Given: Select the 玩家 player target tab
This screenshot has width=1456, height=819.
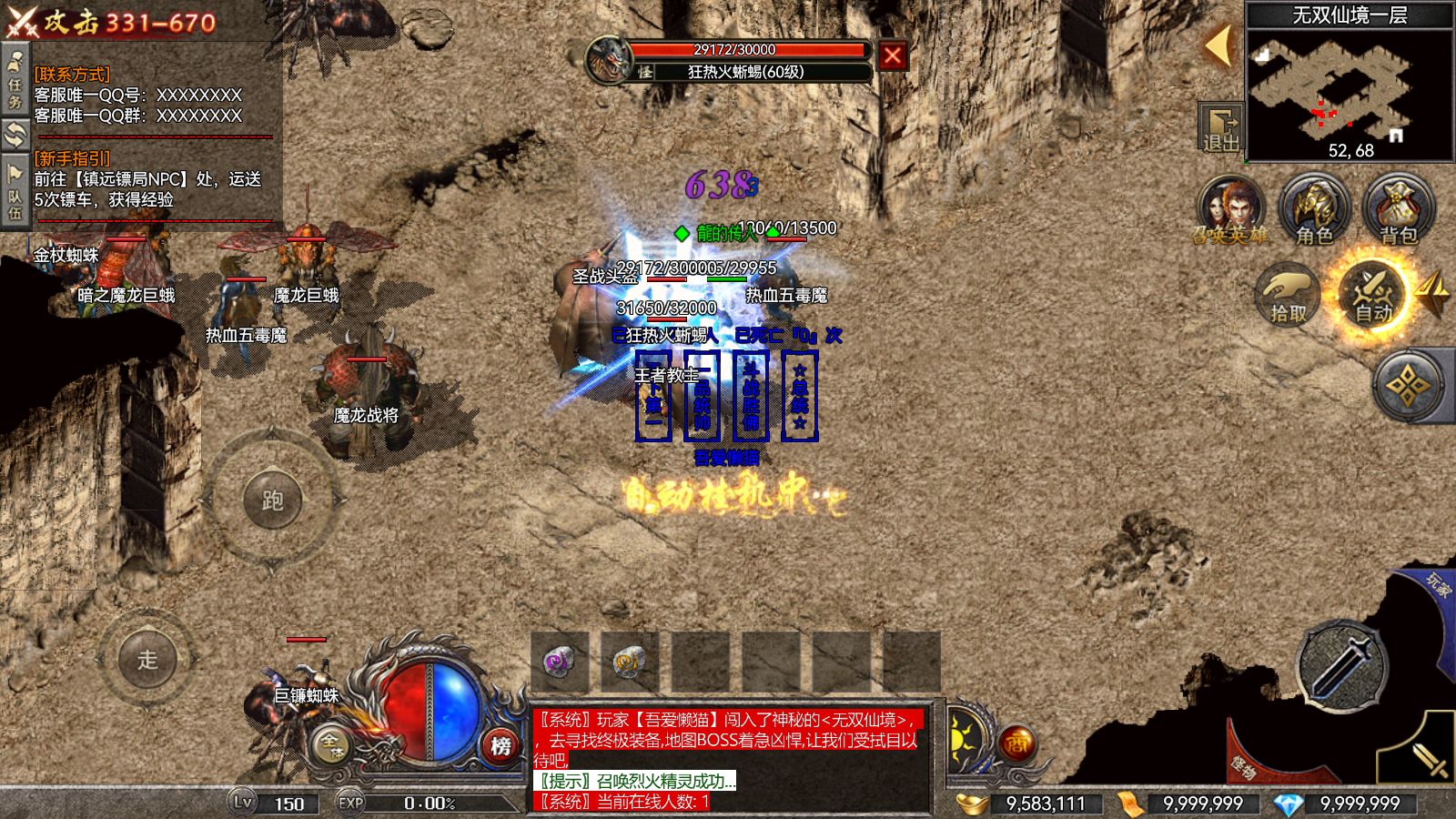Looking at the screenshot, I should [1438, 585].
